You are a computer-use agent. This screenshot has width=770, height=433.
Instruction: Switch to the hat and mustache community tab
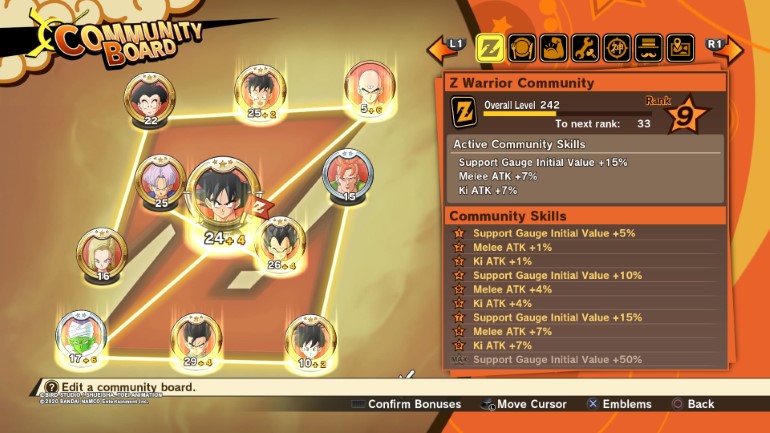pyautogui.click(x=649, y=47)
